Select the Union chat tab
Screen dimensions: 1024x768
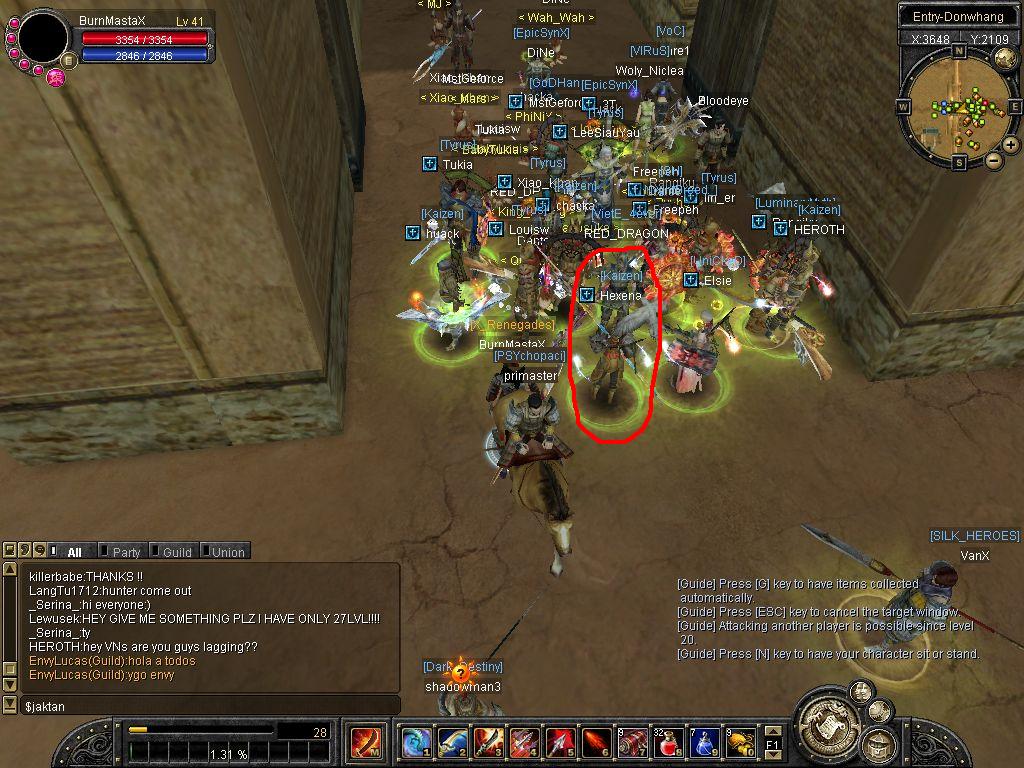point(227,552)
